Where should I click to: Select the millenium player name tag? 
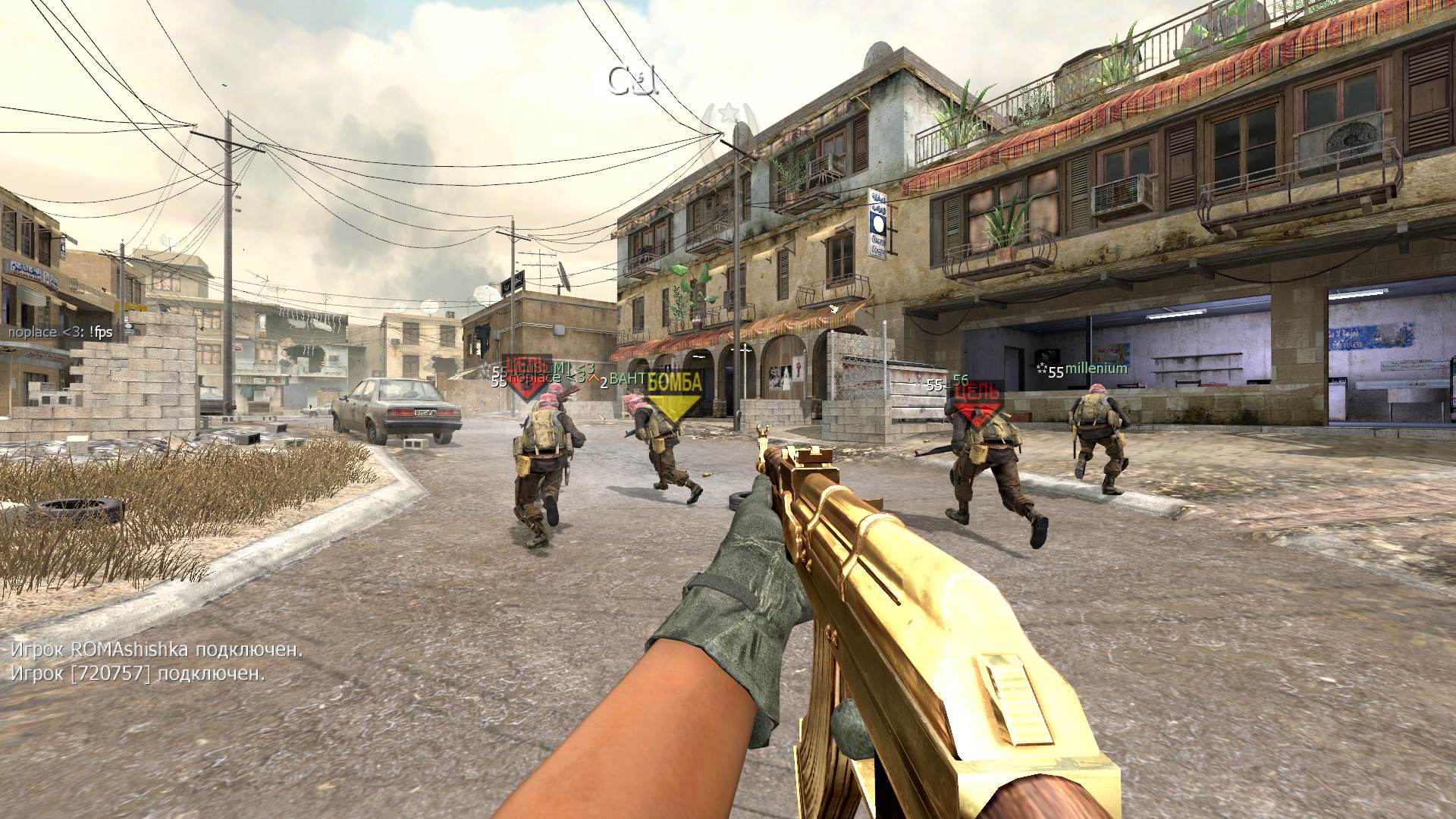(1095, 369)
